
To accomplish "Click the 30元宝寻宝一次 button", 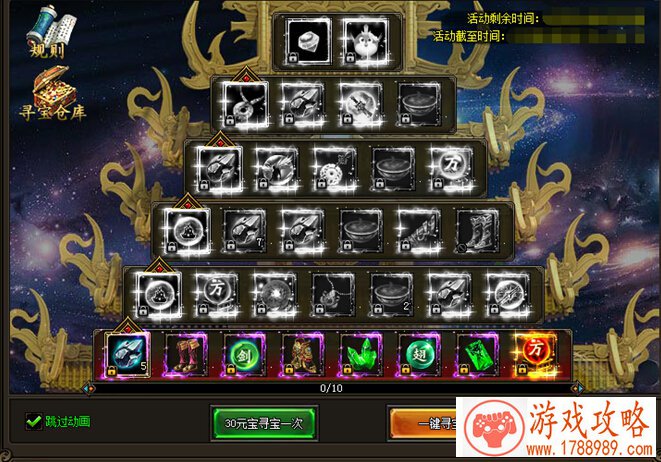I will coord(264,422).
